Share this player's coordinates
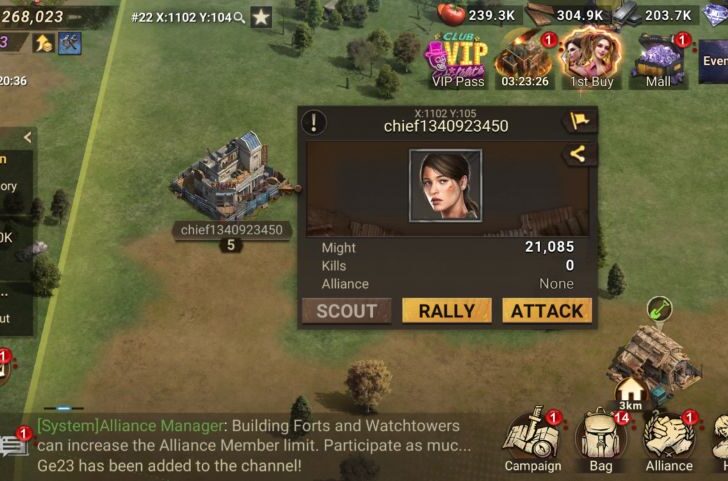The height and width of the screenshot is (481, 728). [579, 154]
